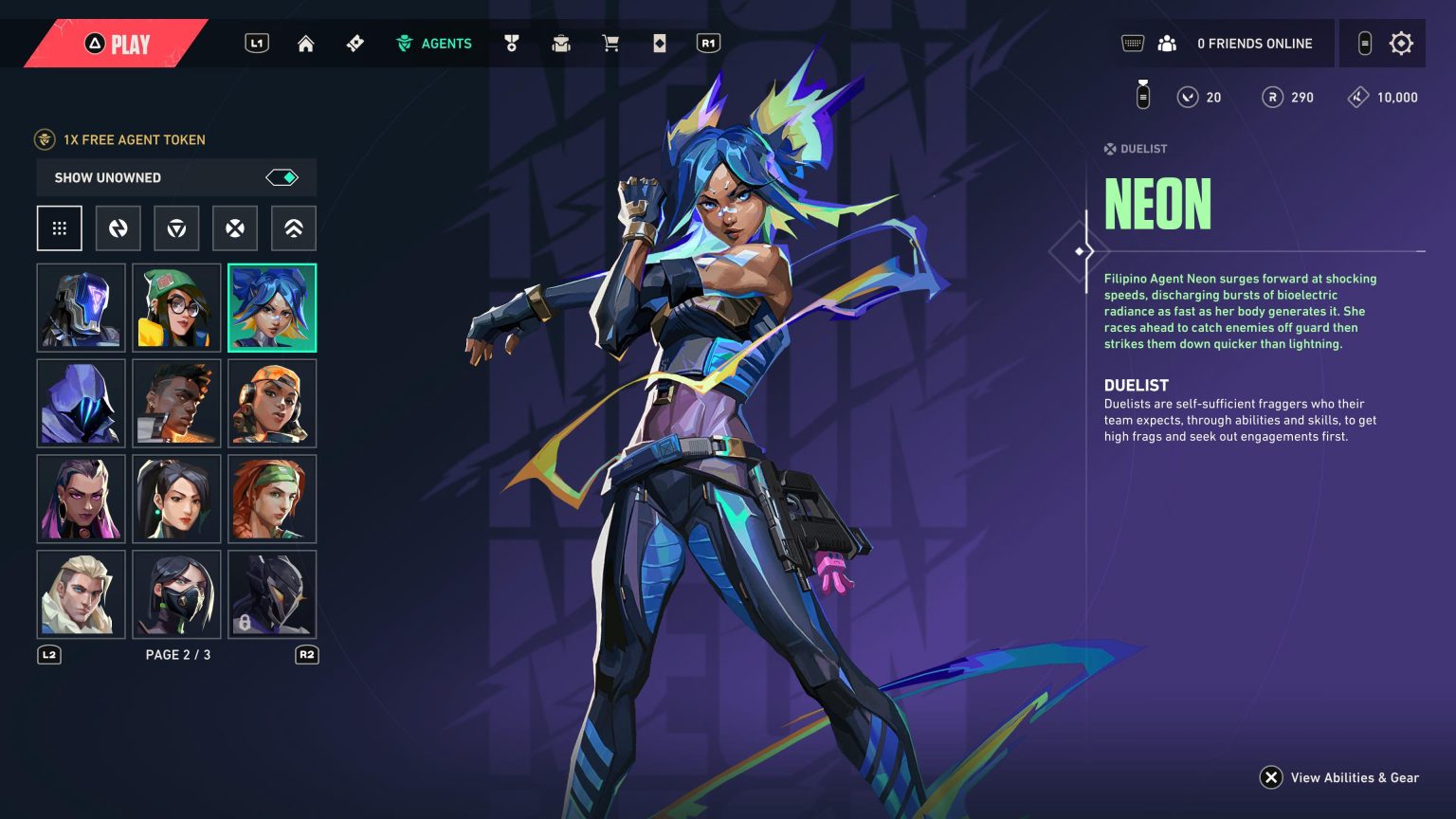This screenshot has height=819, width=1456.
Task: Select the Phoenix agent portrait
Action: click(176, 404)
